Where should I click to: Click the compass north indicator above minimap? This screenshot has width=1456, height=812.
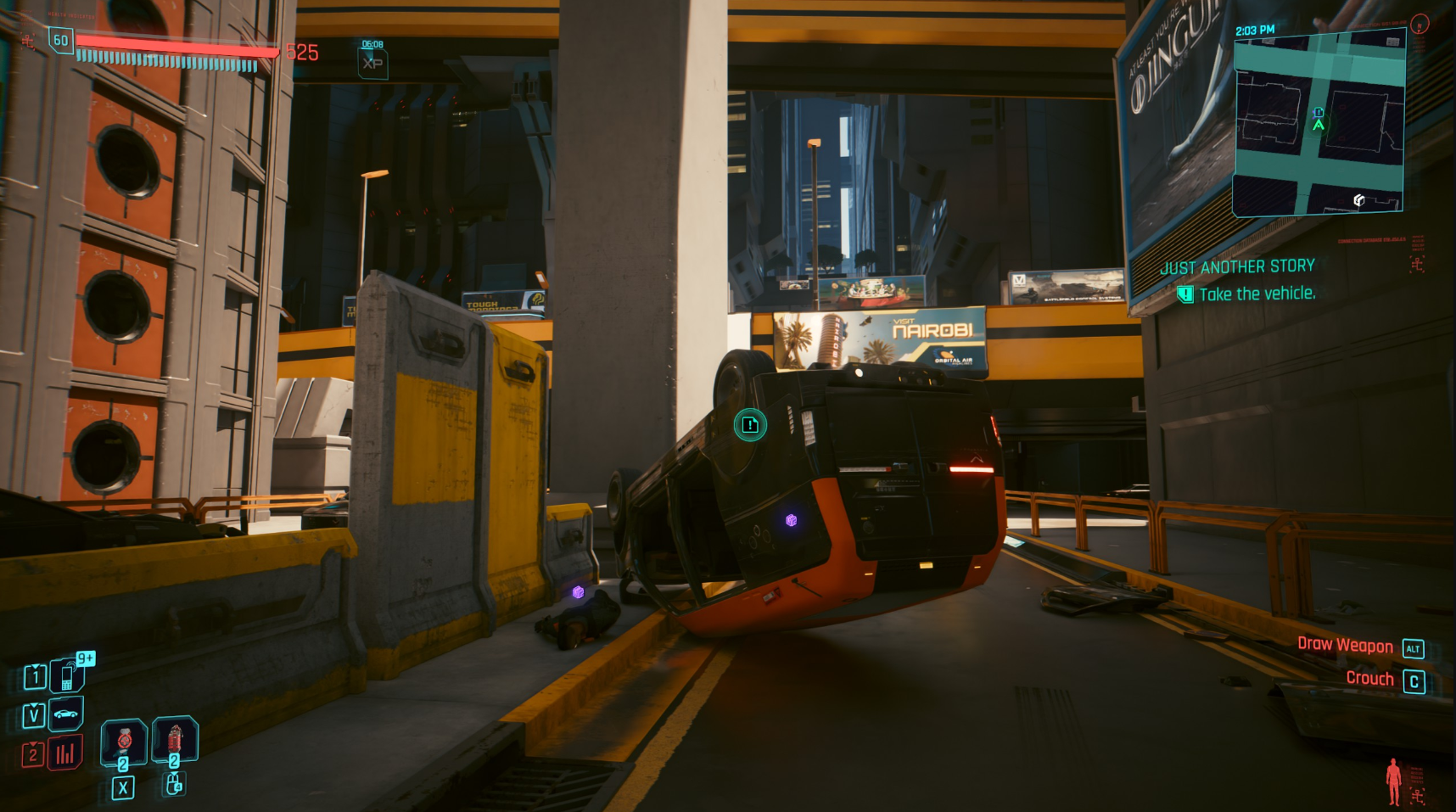(x=1419, y=25)
